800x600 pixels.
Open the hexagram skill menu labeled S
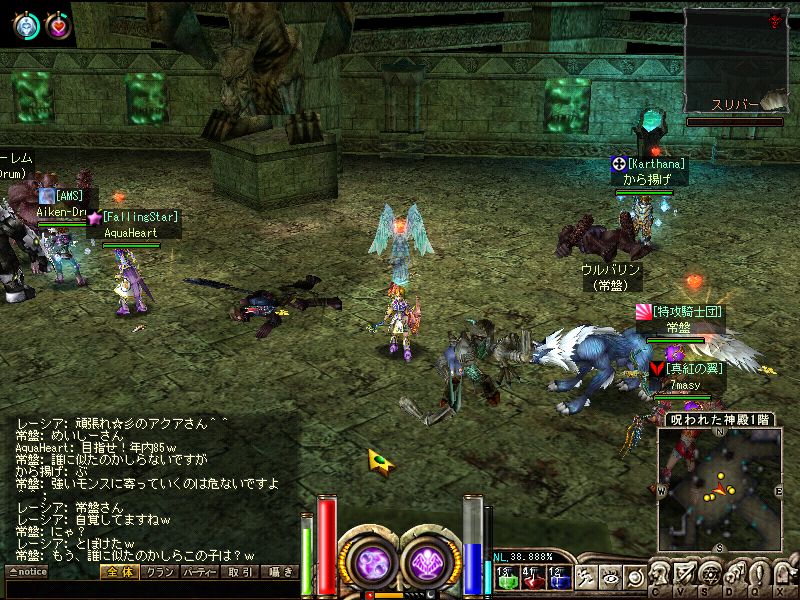point(709,577)
